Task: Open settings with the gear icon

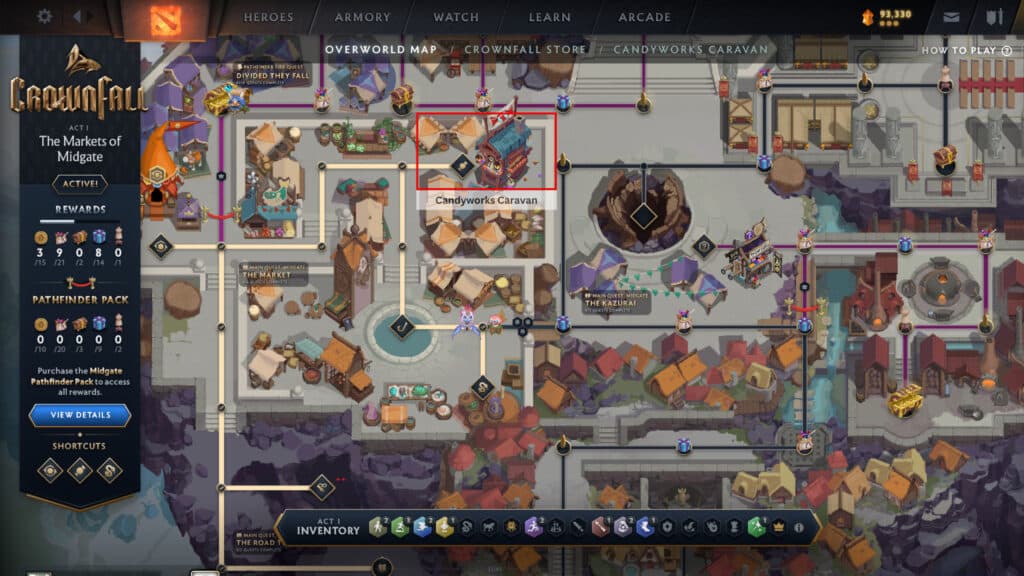Action: pos(44,16)
